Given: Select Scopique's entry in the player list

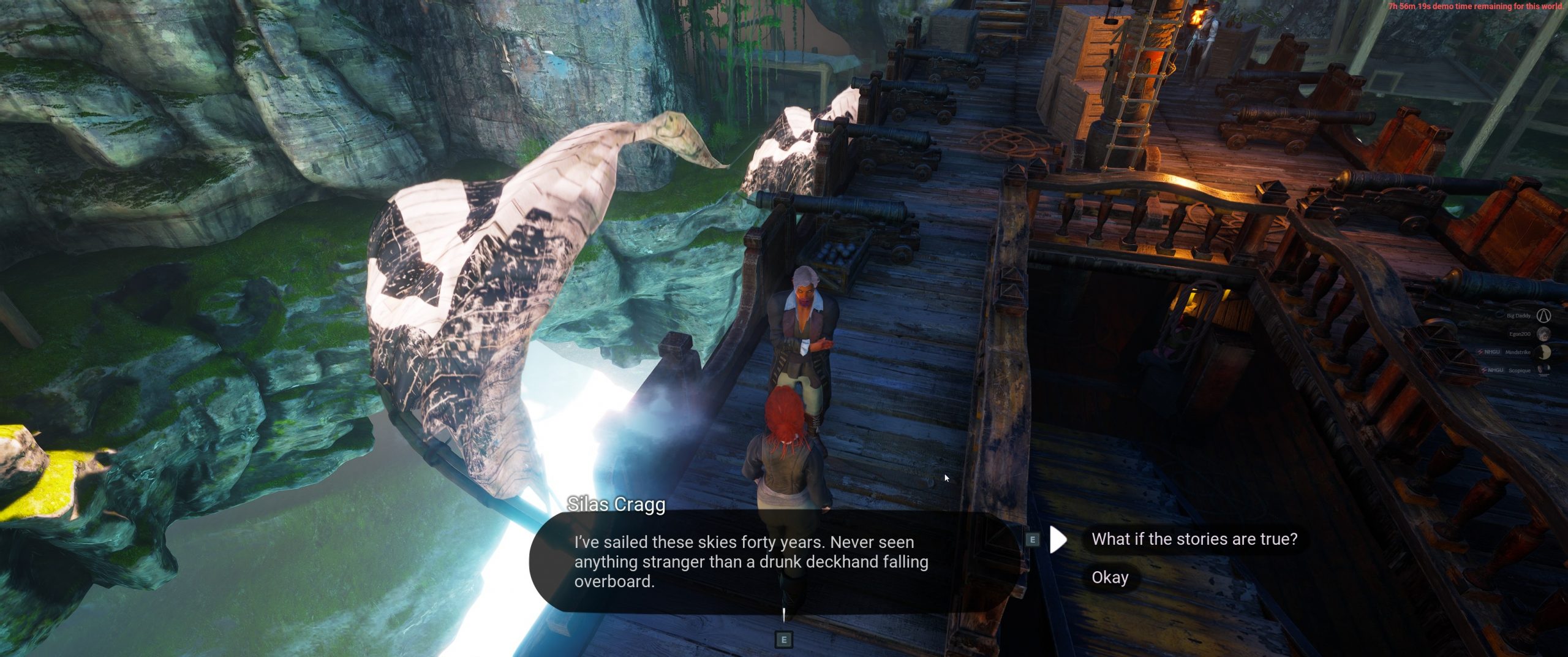Looking at the screenshot, I should point(1519,370).
